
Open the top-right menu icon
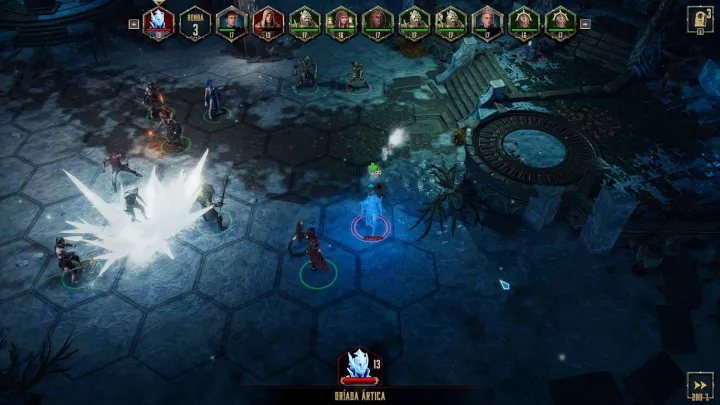point(699,21)
